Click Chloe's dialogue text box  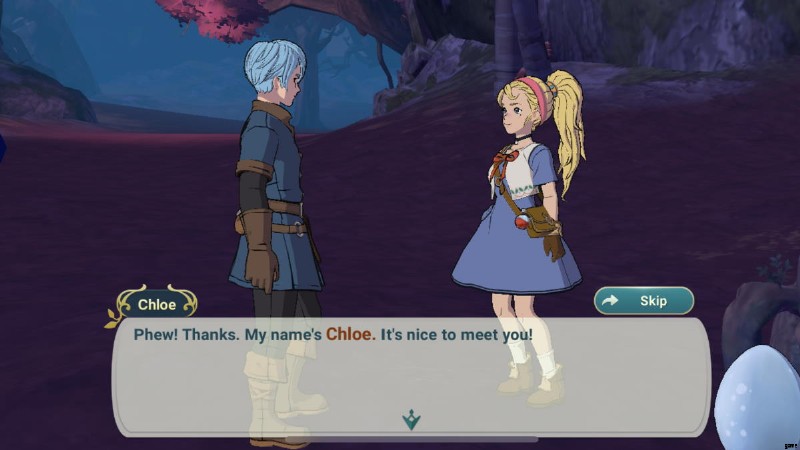410,375
